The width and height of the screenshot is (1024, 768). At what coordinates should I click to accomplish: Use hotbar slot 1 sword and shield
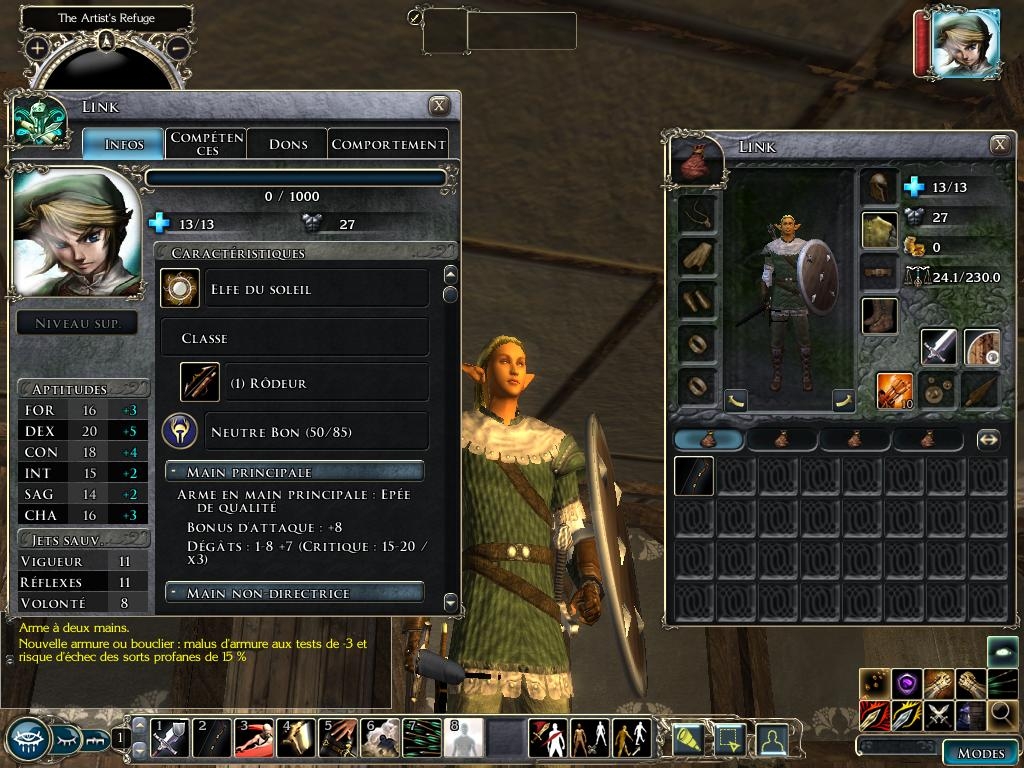click(x=168, y=738)
